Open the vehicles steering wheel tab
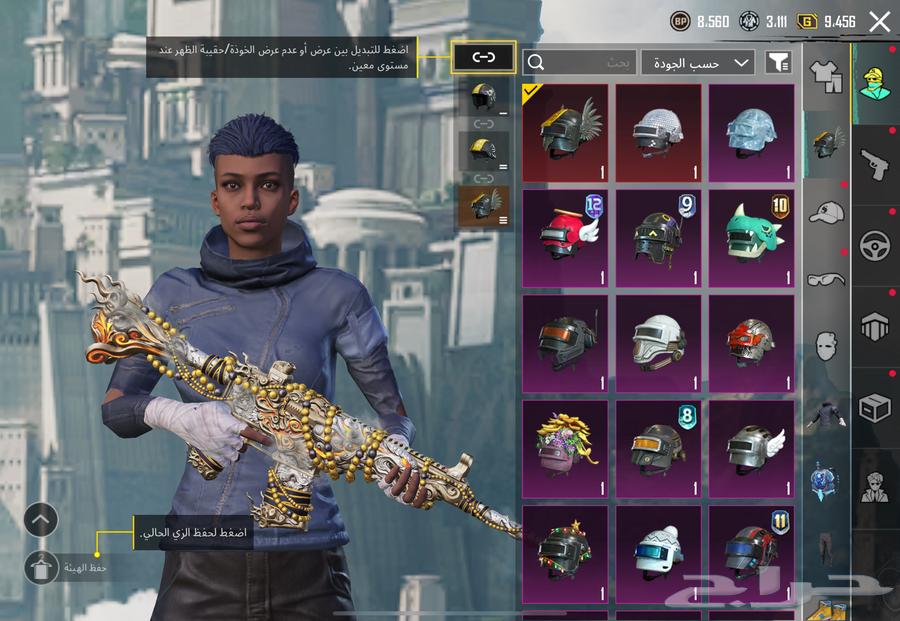Image resolution: width=900 pixels, height=621 pixels. tap(875, 246)
